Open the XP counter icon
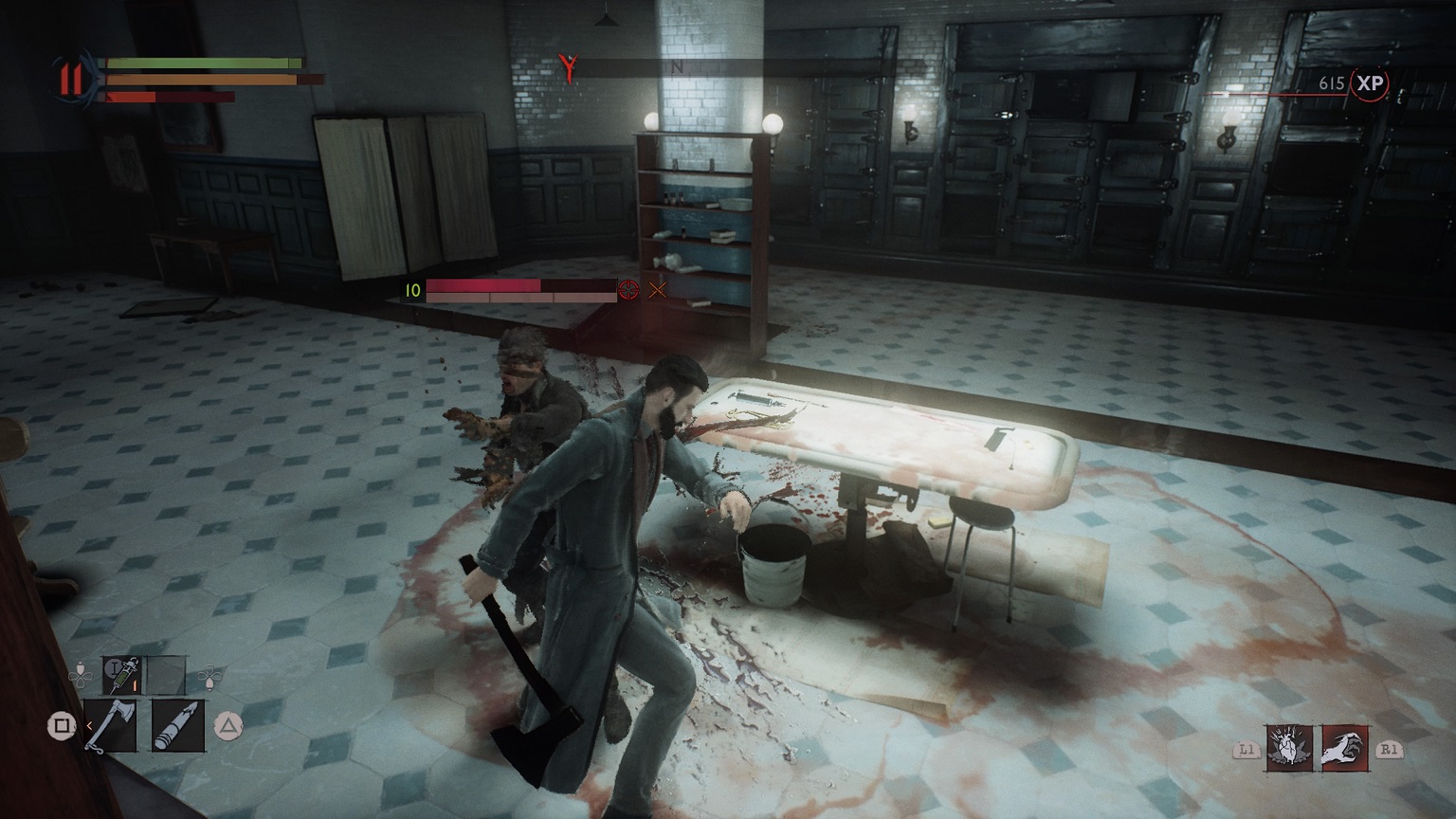 [x=1369, y=83]
